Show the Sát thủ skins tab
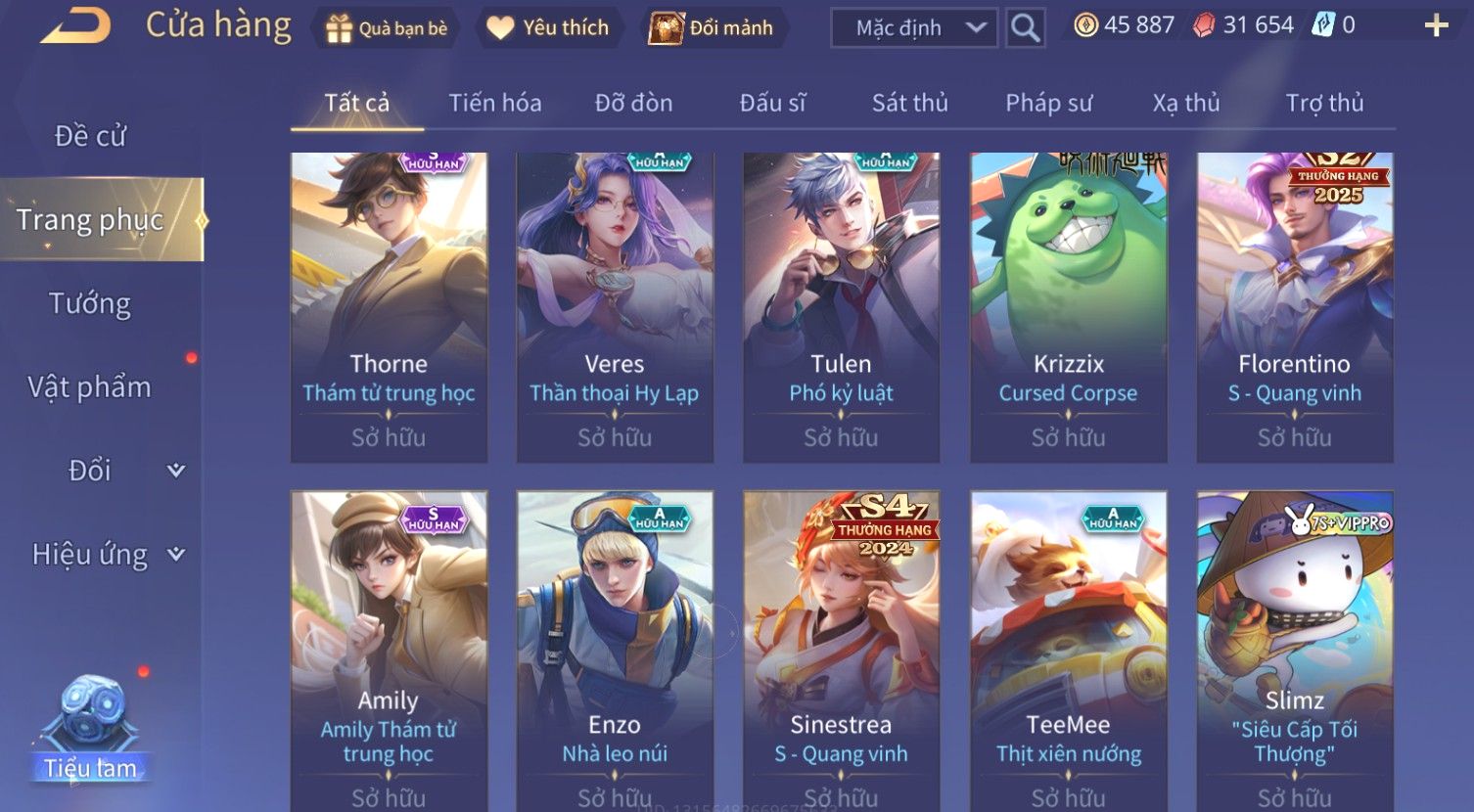Screen dimensions: 1474x812 [909, 103]
